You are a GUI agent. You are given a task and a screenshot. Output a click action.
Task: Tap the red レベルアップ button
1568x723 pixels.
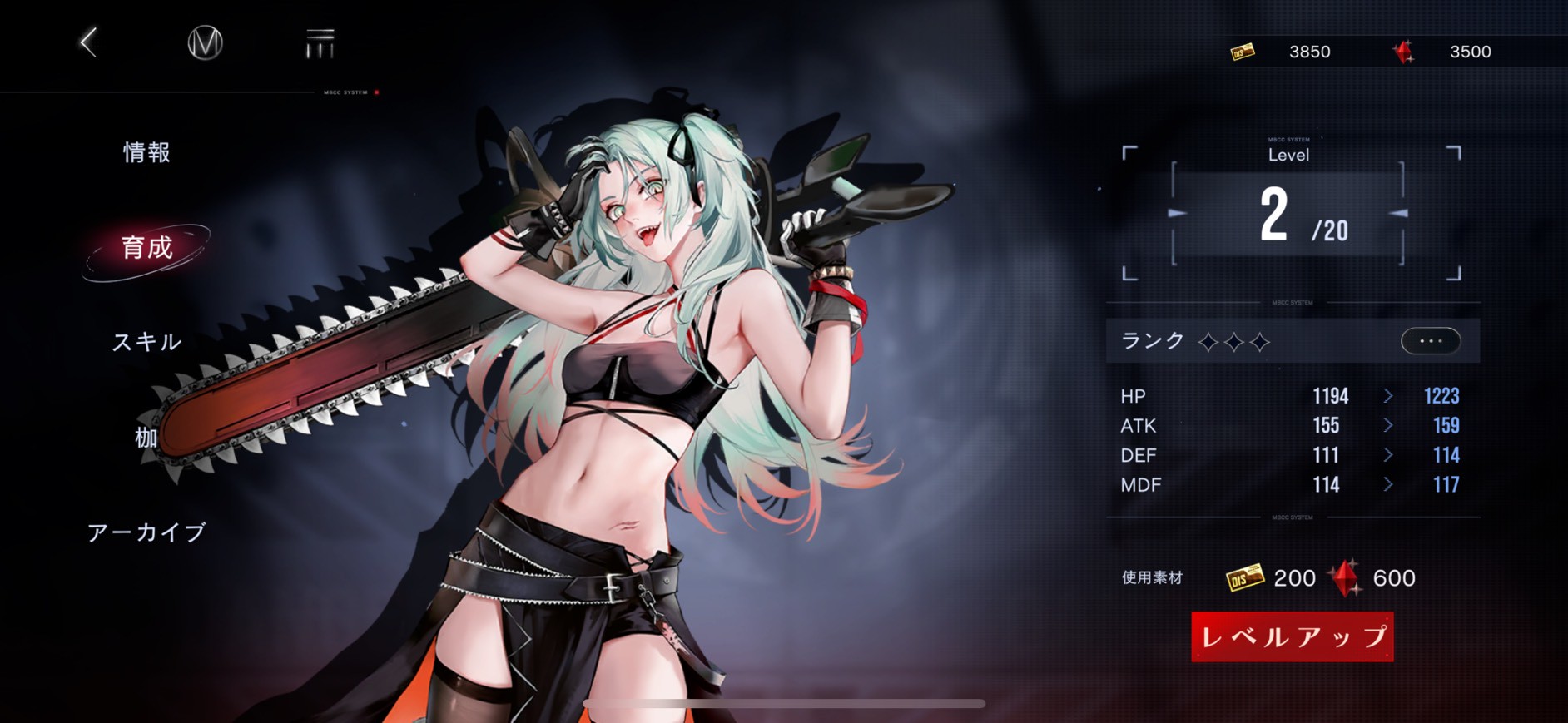tap(1292, 637)
